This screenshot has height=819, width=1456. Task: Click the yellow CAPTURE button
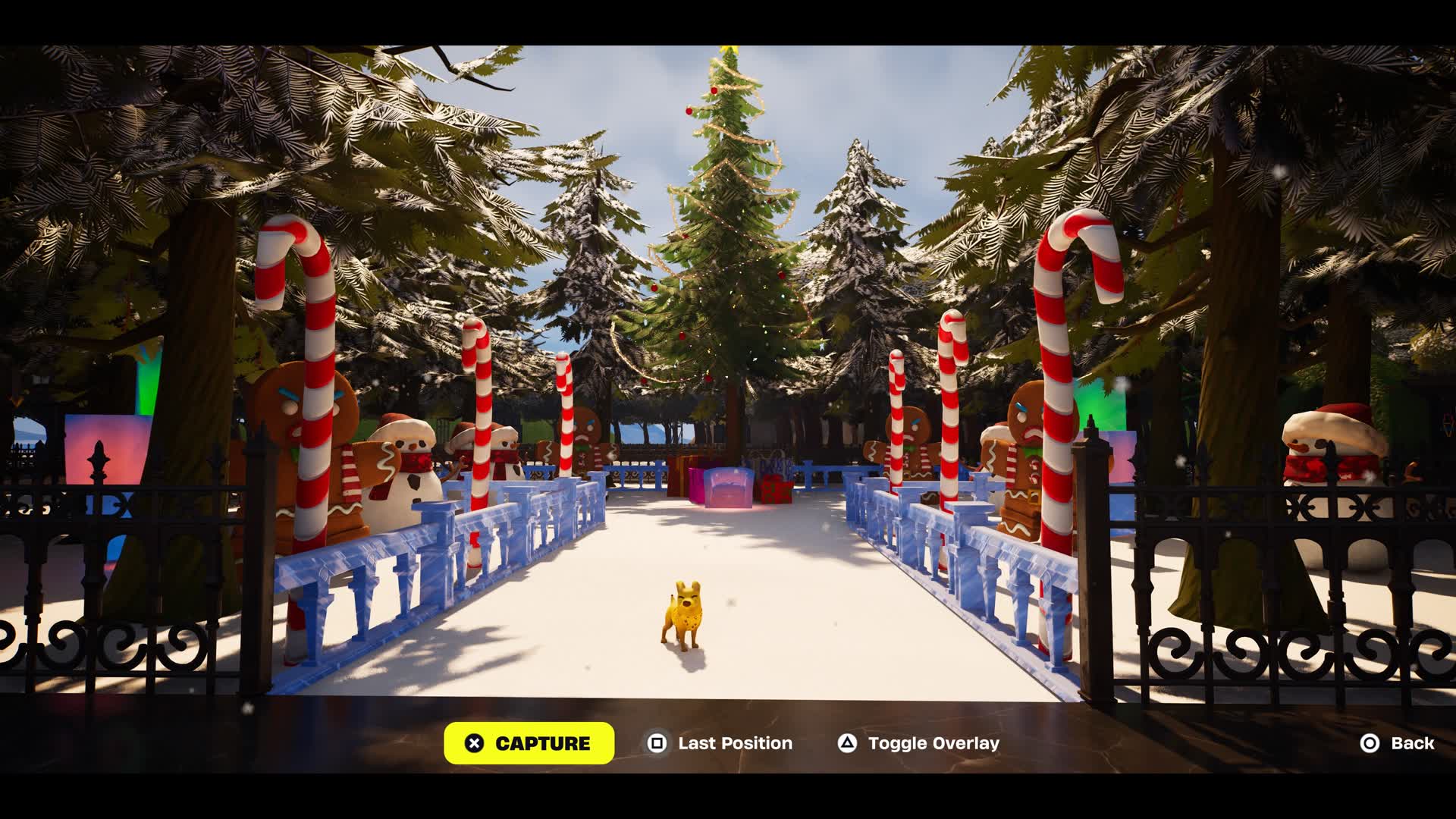click(x=529, y=743)
